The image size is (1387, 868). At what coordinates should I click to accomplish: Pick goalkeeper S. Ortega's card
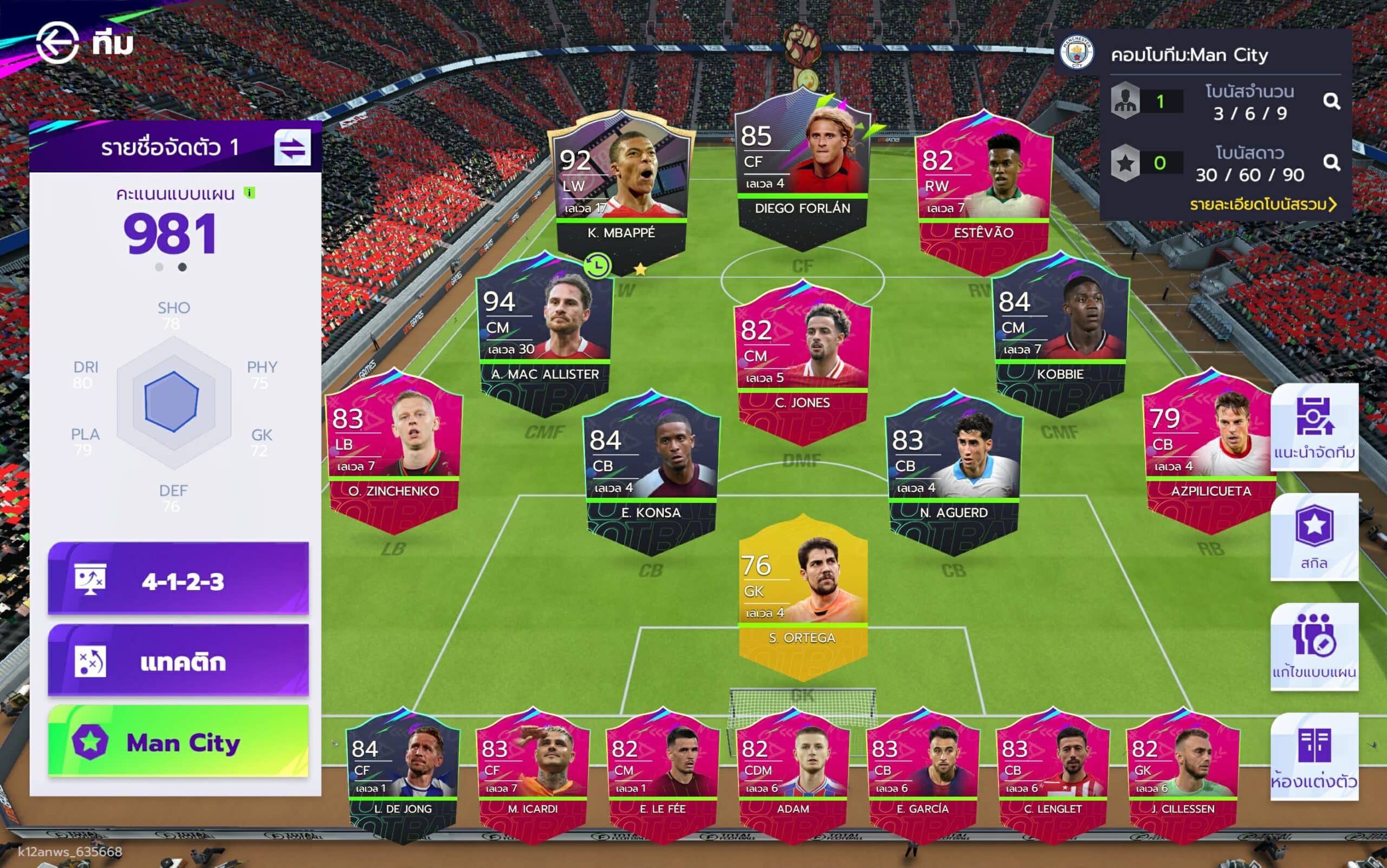click(x=802, y=591)
